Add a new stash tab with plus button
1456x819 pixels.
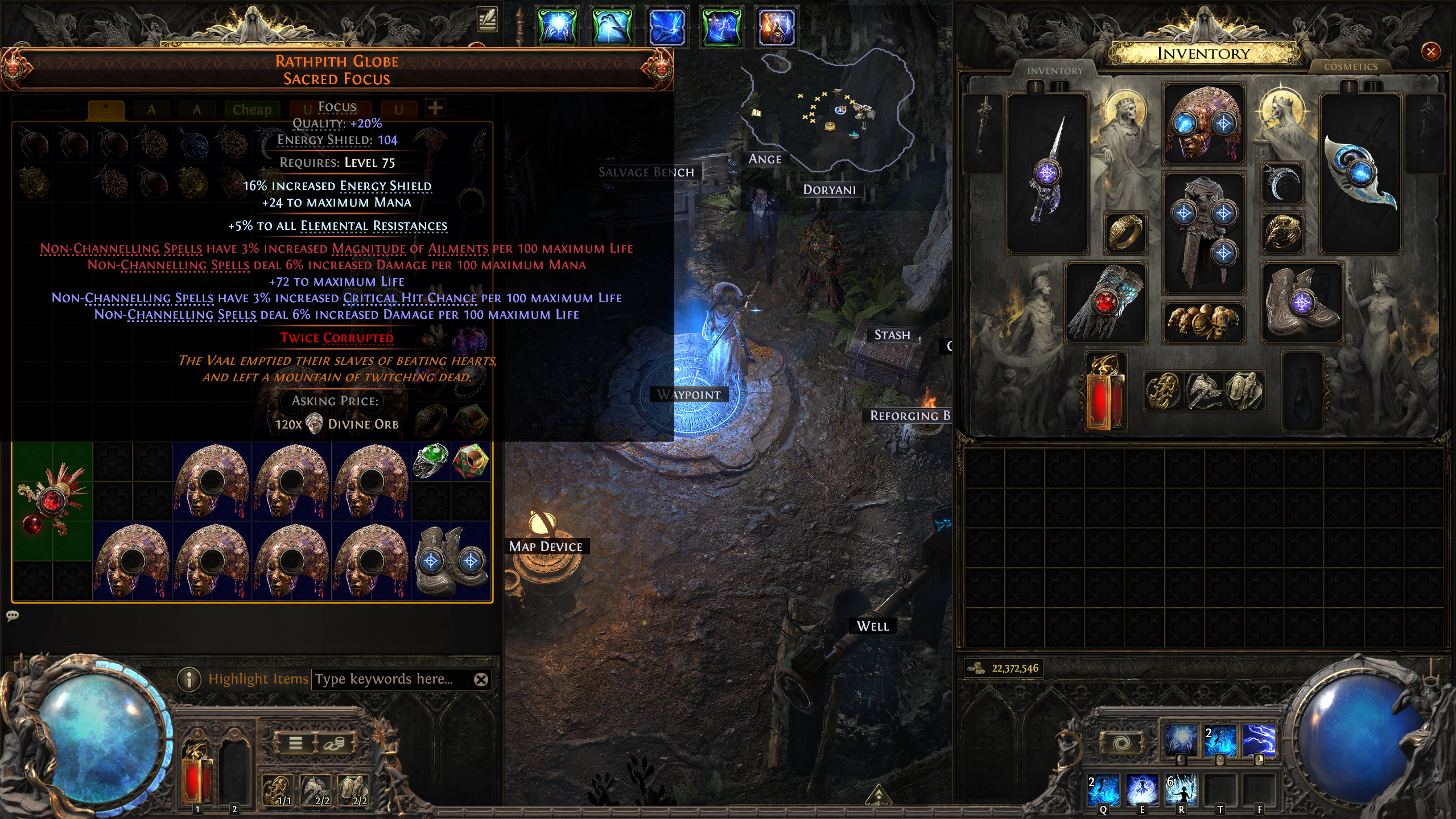[x=435, y=108]
